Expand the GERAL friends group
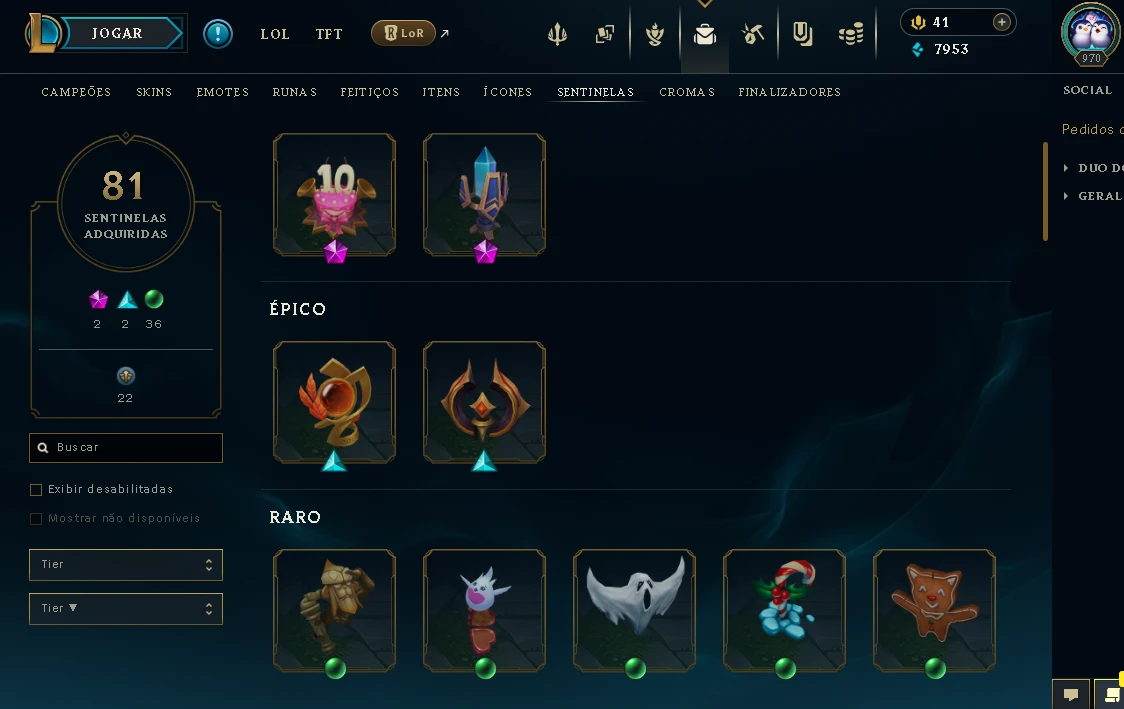1124x709 pixels. pyautogui.click(x=1099, y=196)
